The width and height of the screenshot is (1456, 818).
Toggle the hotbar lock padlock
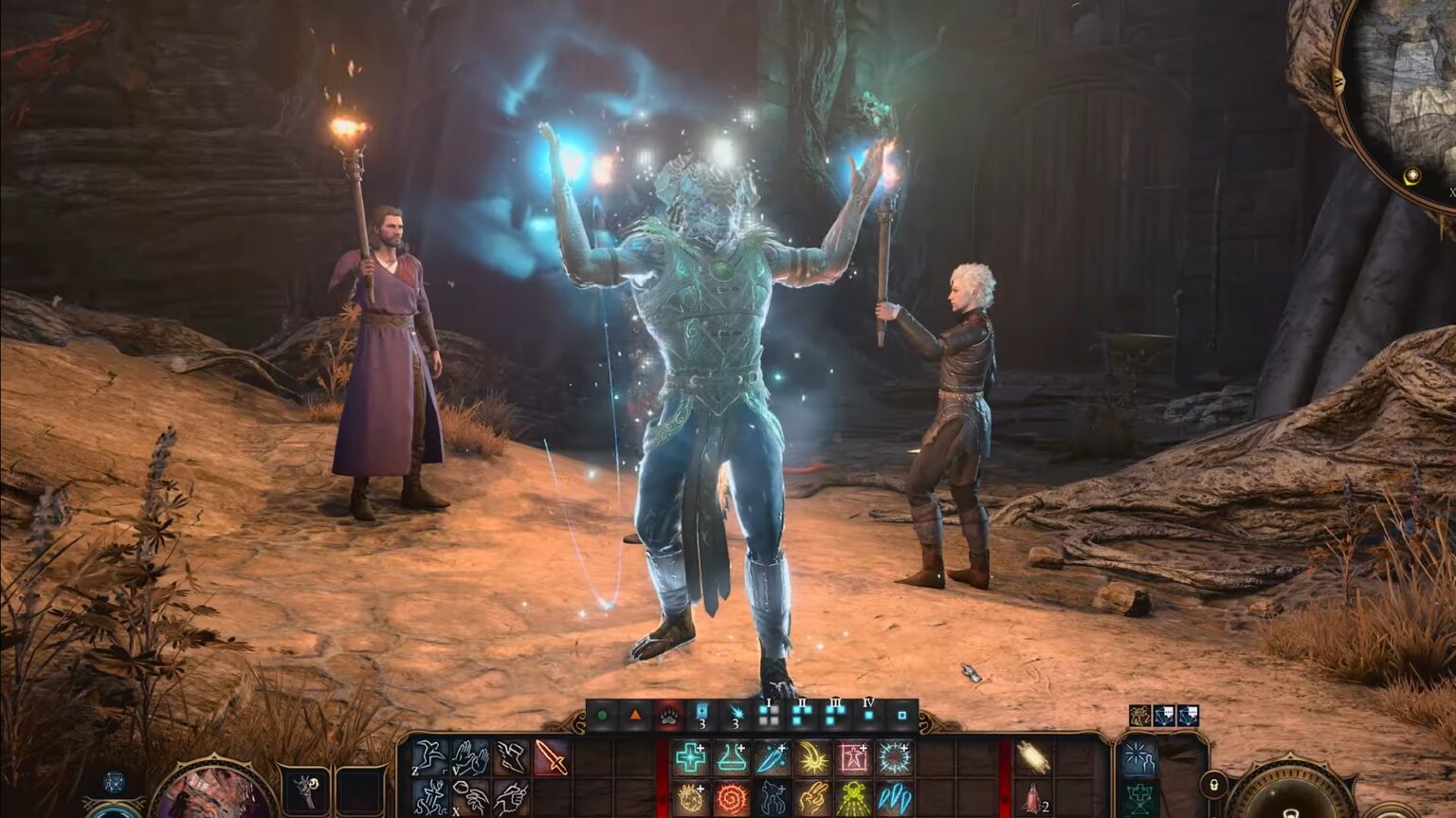(x=1214, y=785)
